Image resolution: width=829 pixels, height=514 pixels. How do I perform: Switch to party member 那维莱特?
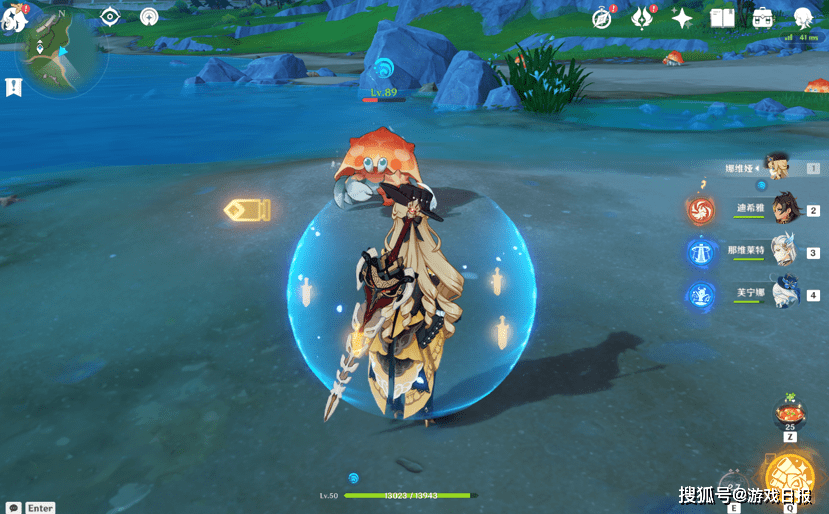pos(784,251)
